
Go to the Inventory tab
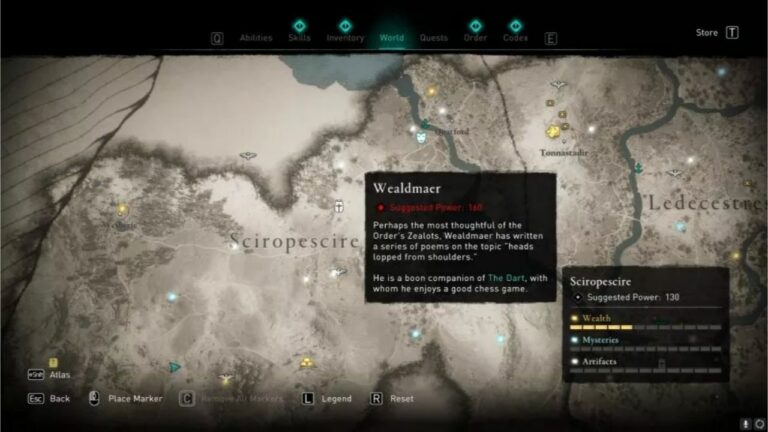[x=345, y=37]
